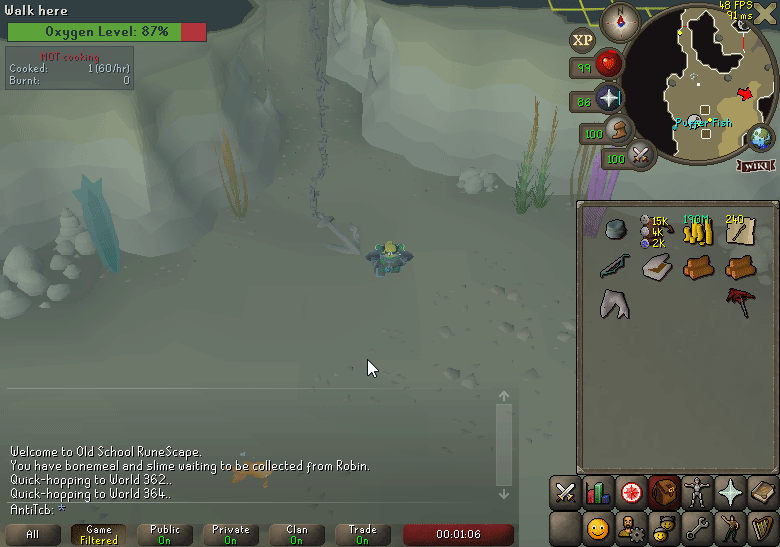Open the Combat Options tab
The image size is (780, 547).
click(x=565, y=493)
